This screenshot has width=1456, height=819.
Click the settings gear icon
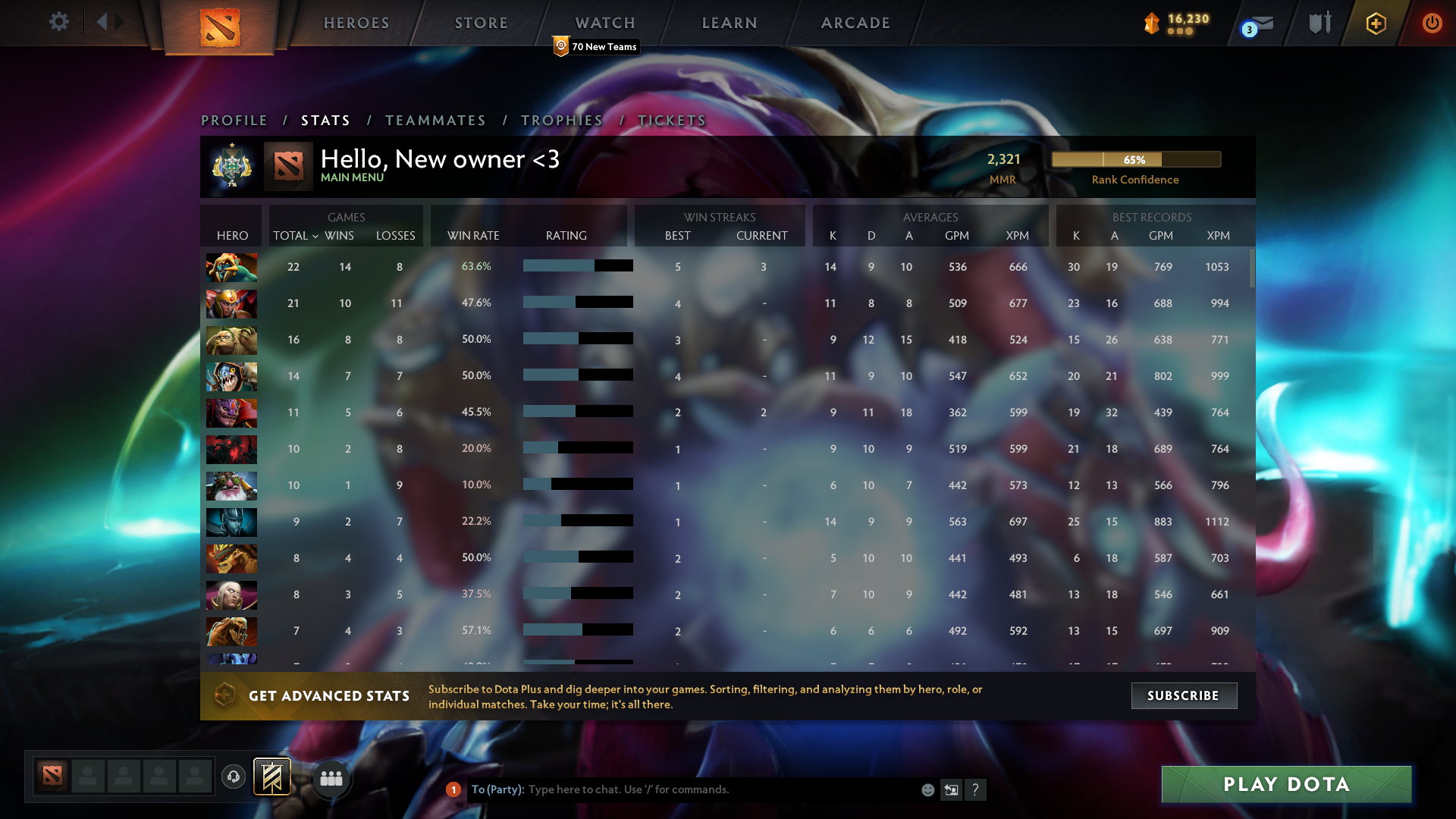(58, 23)
